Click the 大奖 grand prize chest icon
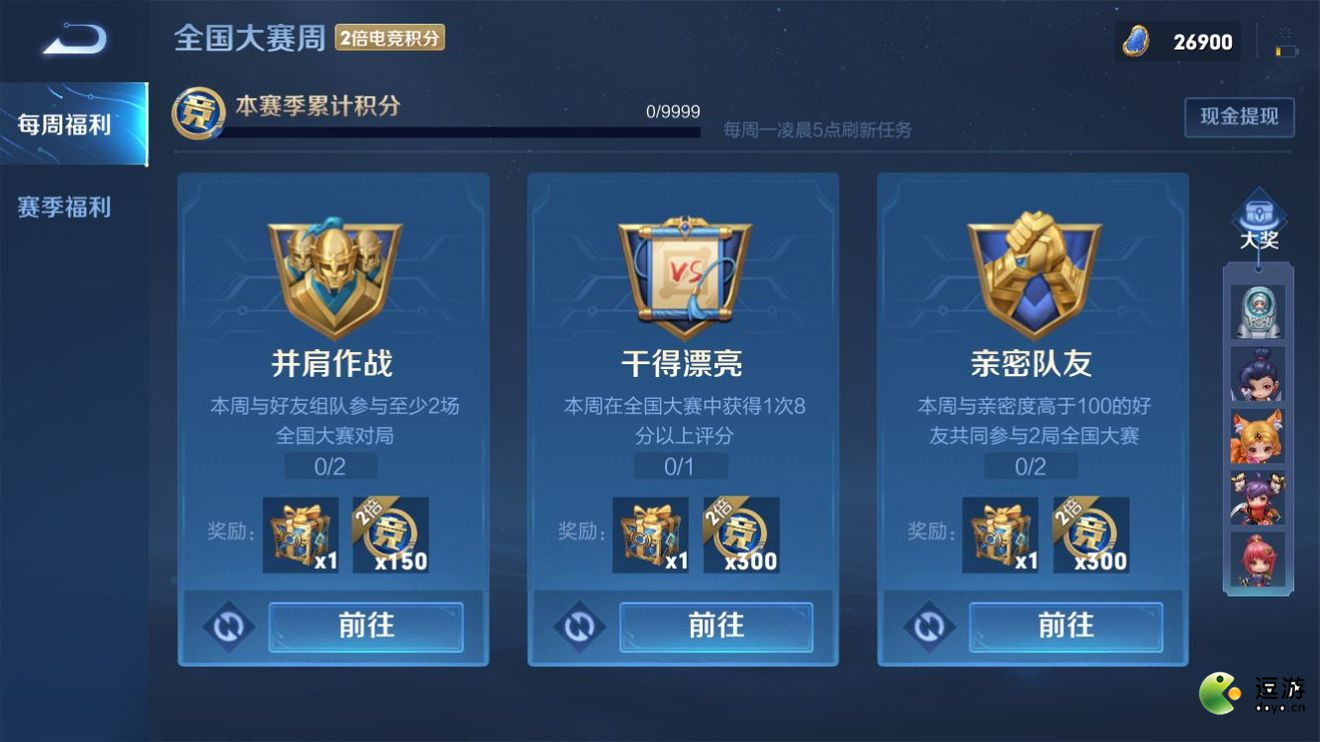This screenshot has width=1320, height=742. (x=1258, y=213)
